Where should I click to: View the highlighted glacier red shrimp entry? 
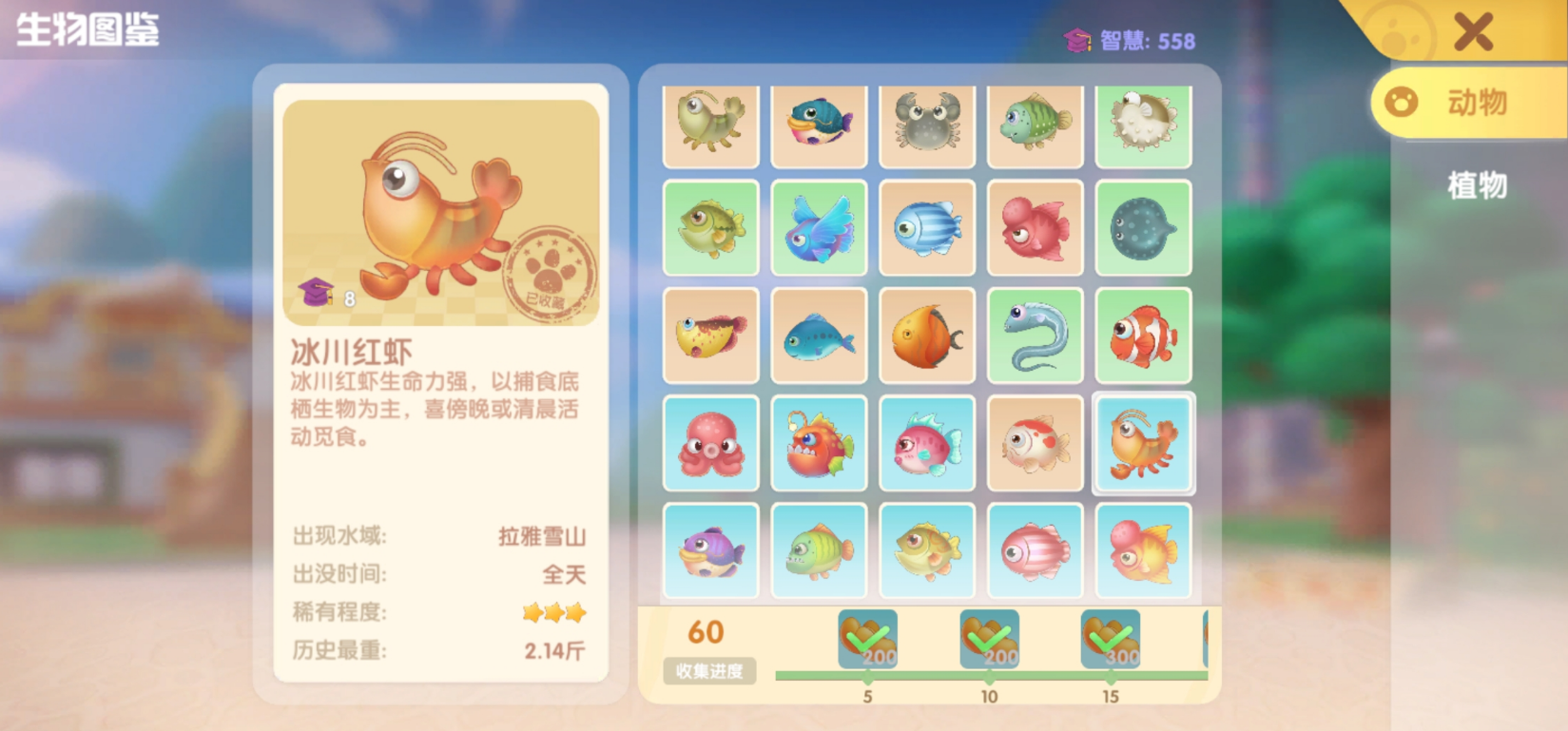pos(1143,443)
